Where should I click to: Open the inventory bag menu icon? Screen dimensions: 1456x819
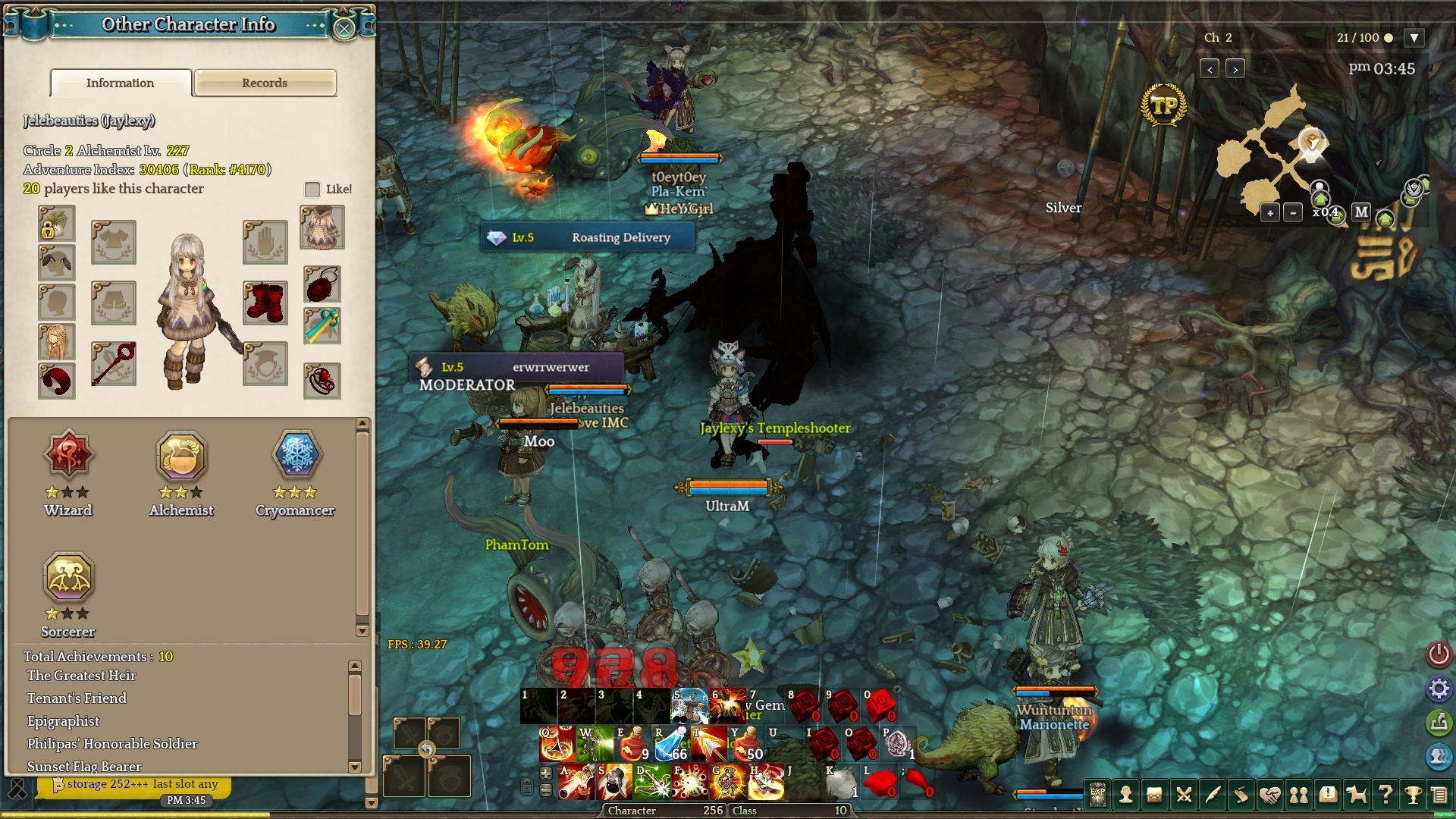[1154, 795]
